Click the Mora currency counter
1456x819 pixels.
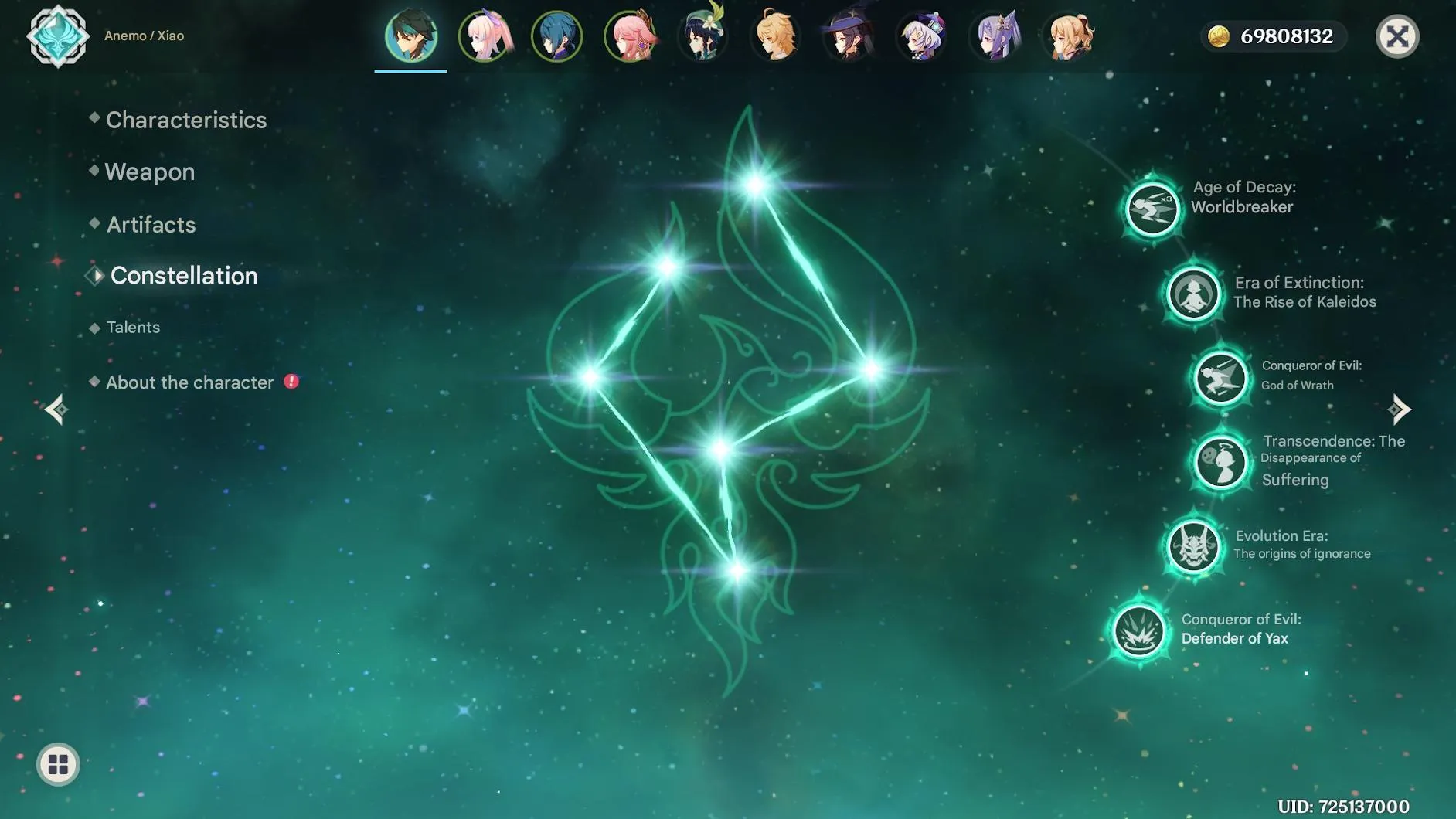1274,36
